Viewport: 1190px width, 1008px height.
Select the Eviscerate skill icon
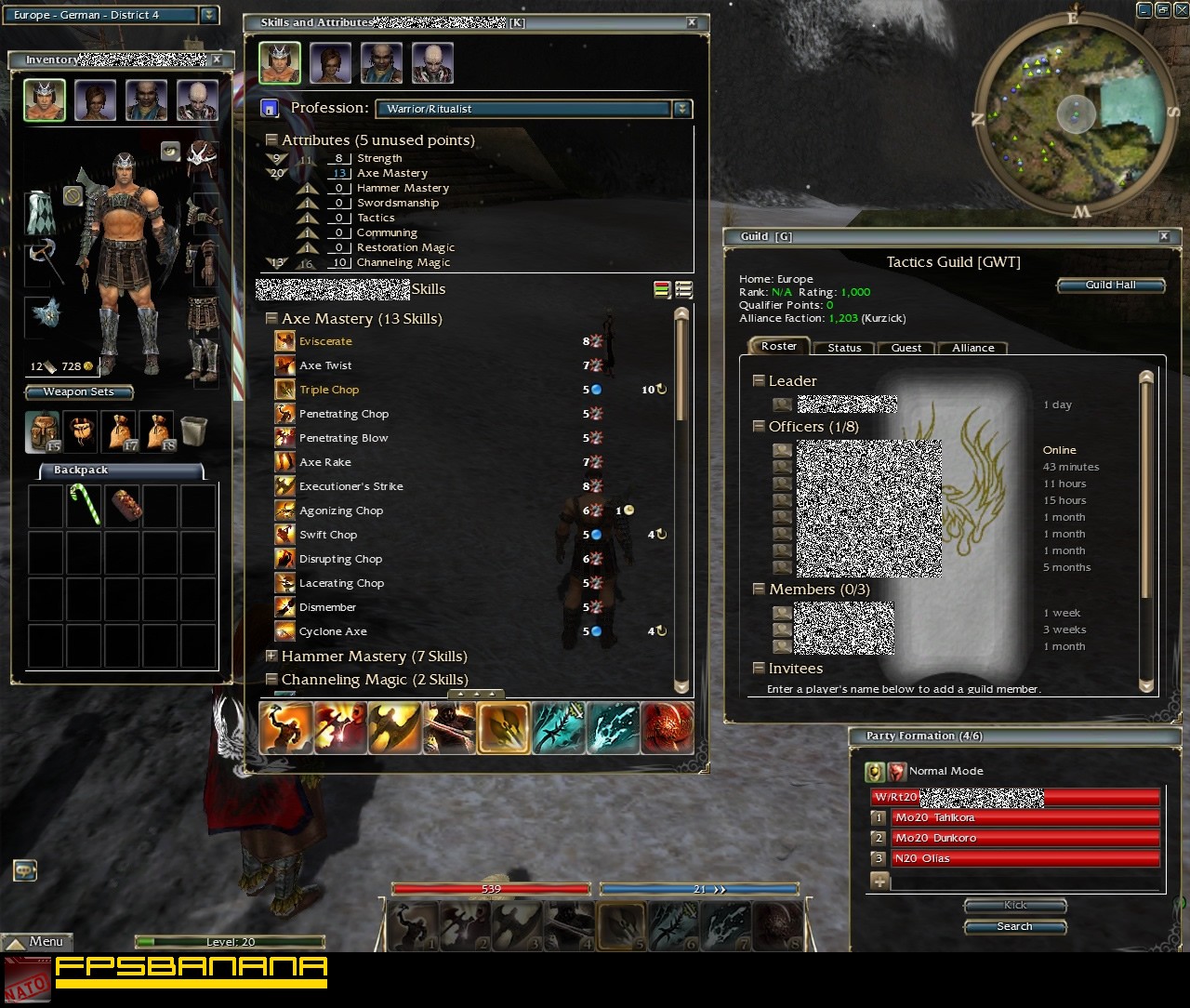pos(284,341)
